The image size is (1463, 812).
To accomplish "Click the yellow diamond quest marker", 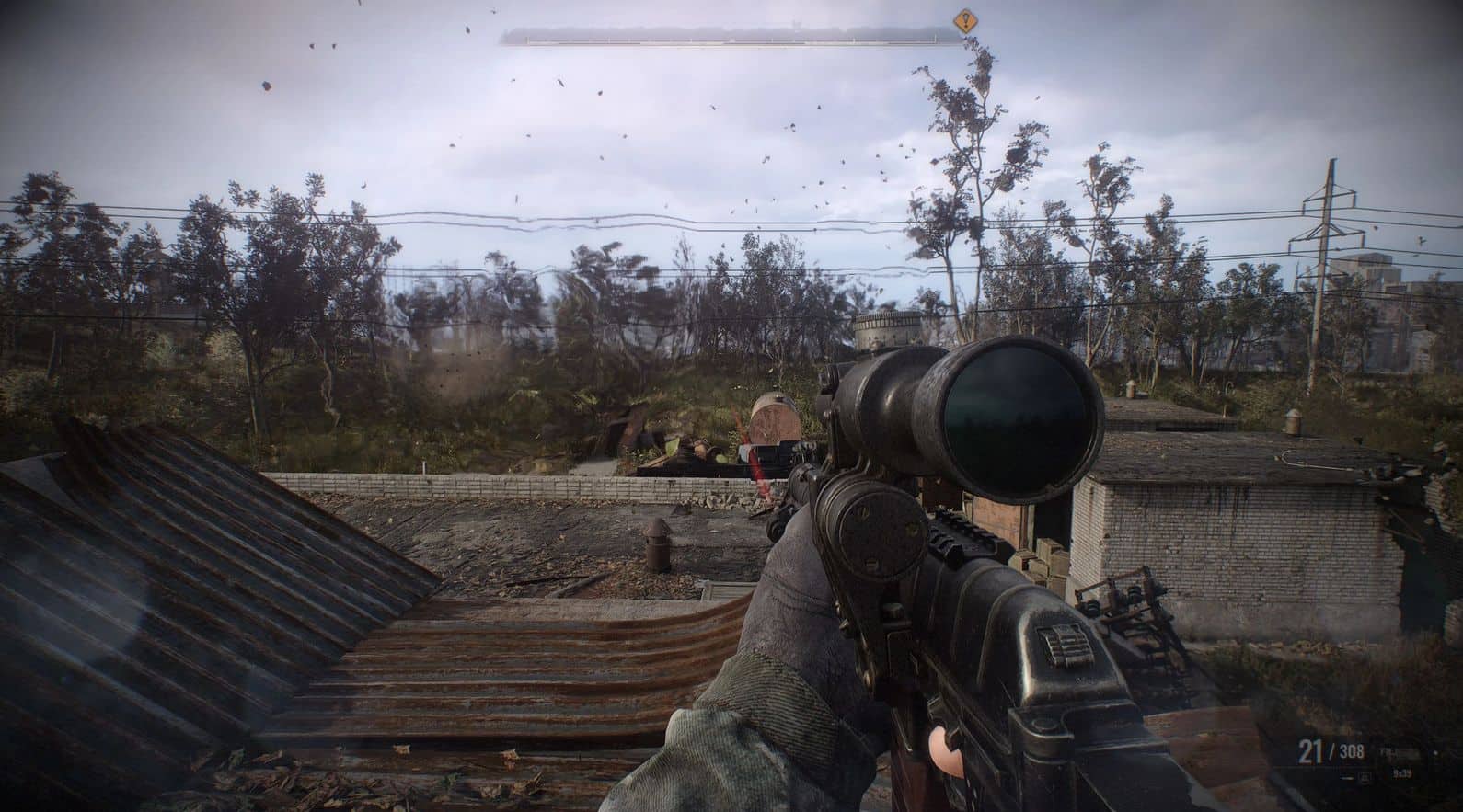I will pyautogui.click(x=964, y=18).
